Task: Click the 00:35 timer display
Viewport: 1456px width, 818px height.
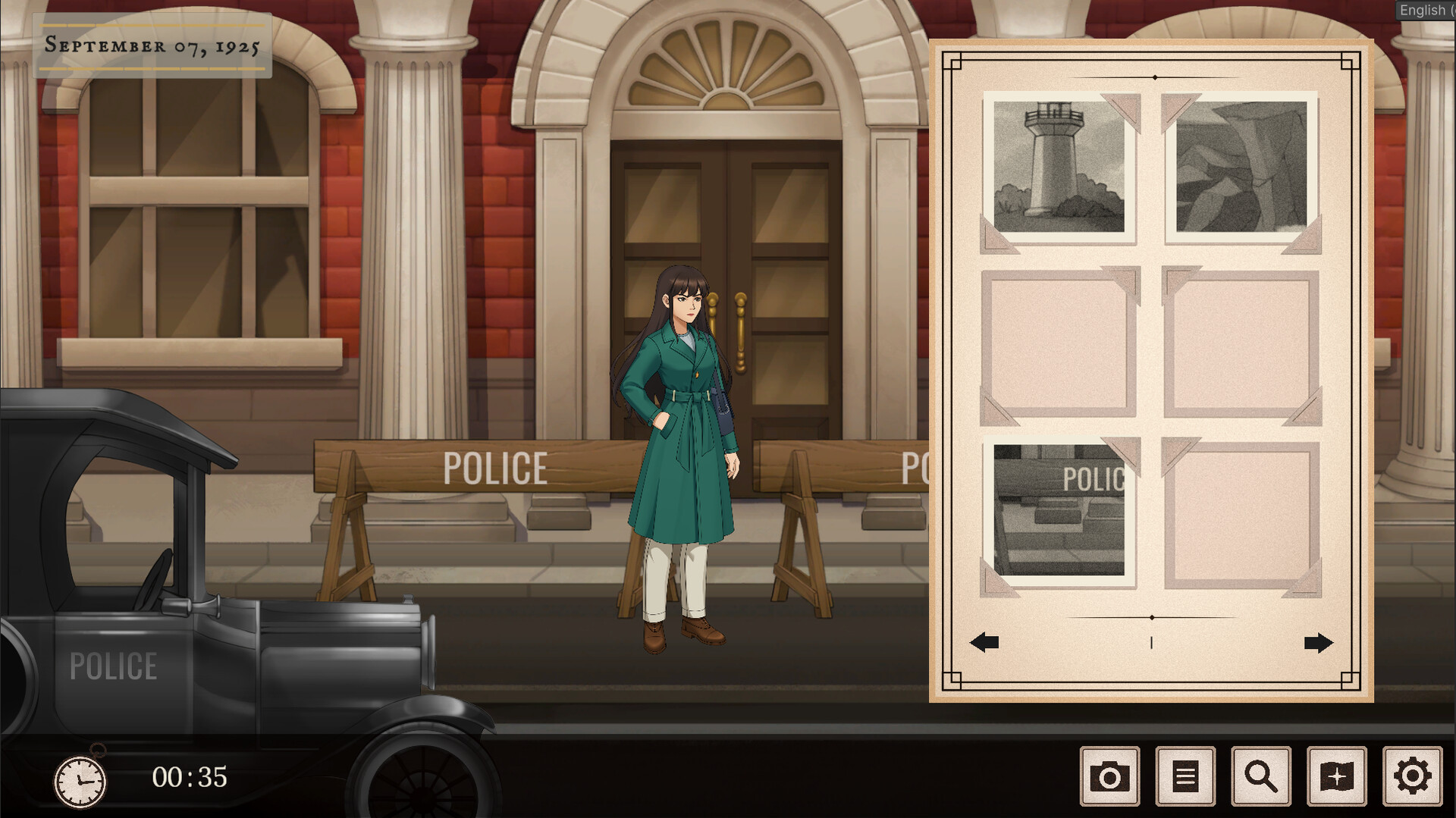Action: pyautogui.click(x=187, y=776)
